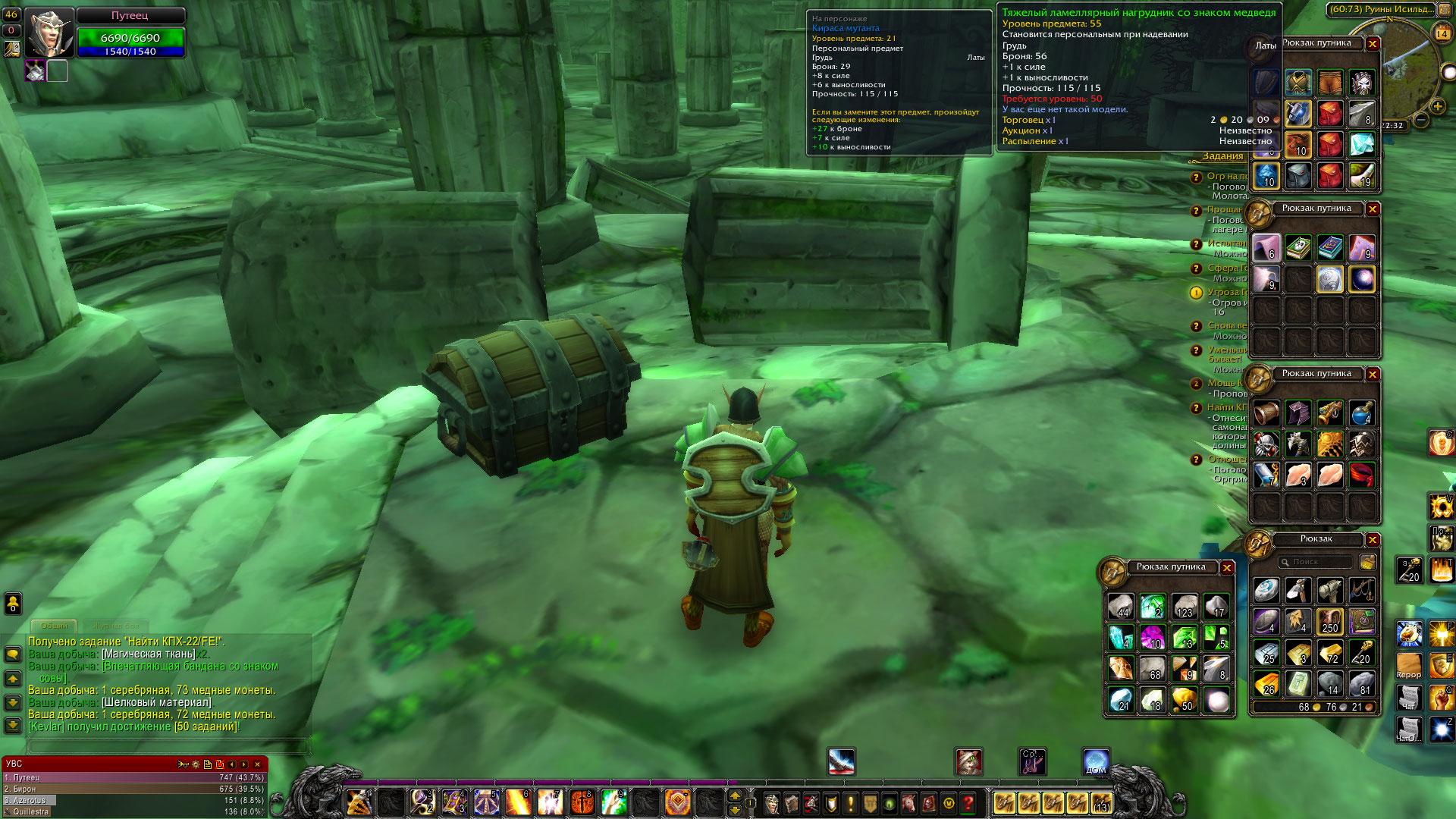Close the УВС damage meter window

258,764
